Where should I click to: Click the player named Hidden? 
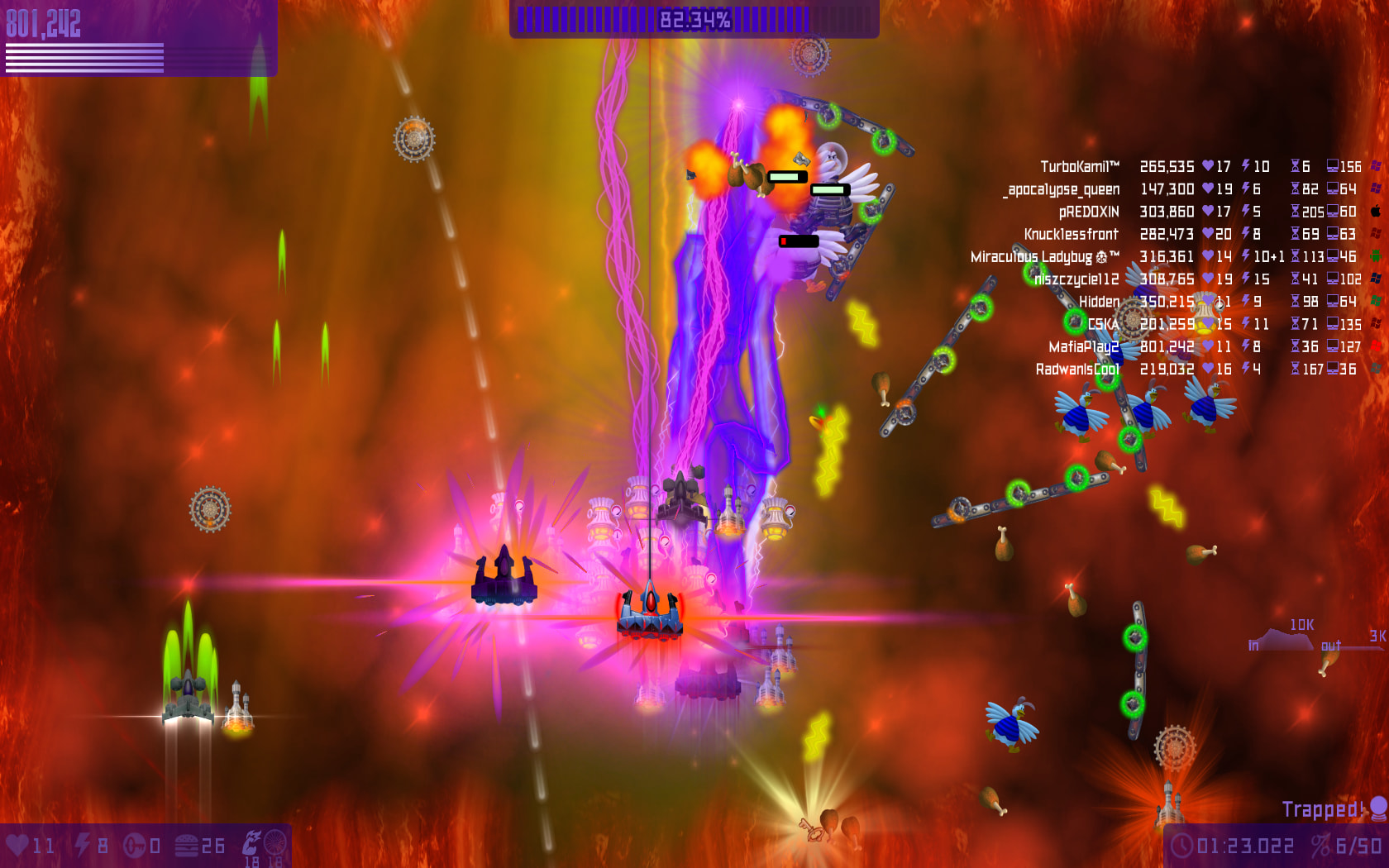[x=1099, y=302]
